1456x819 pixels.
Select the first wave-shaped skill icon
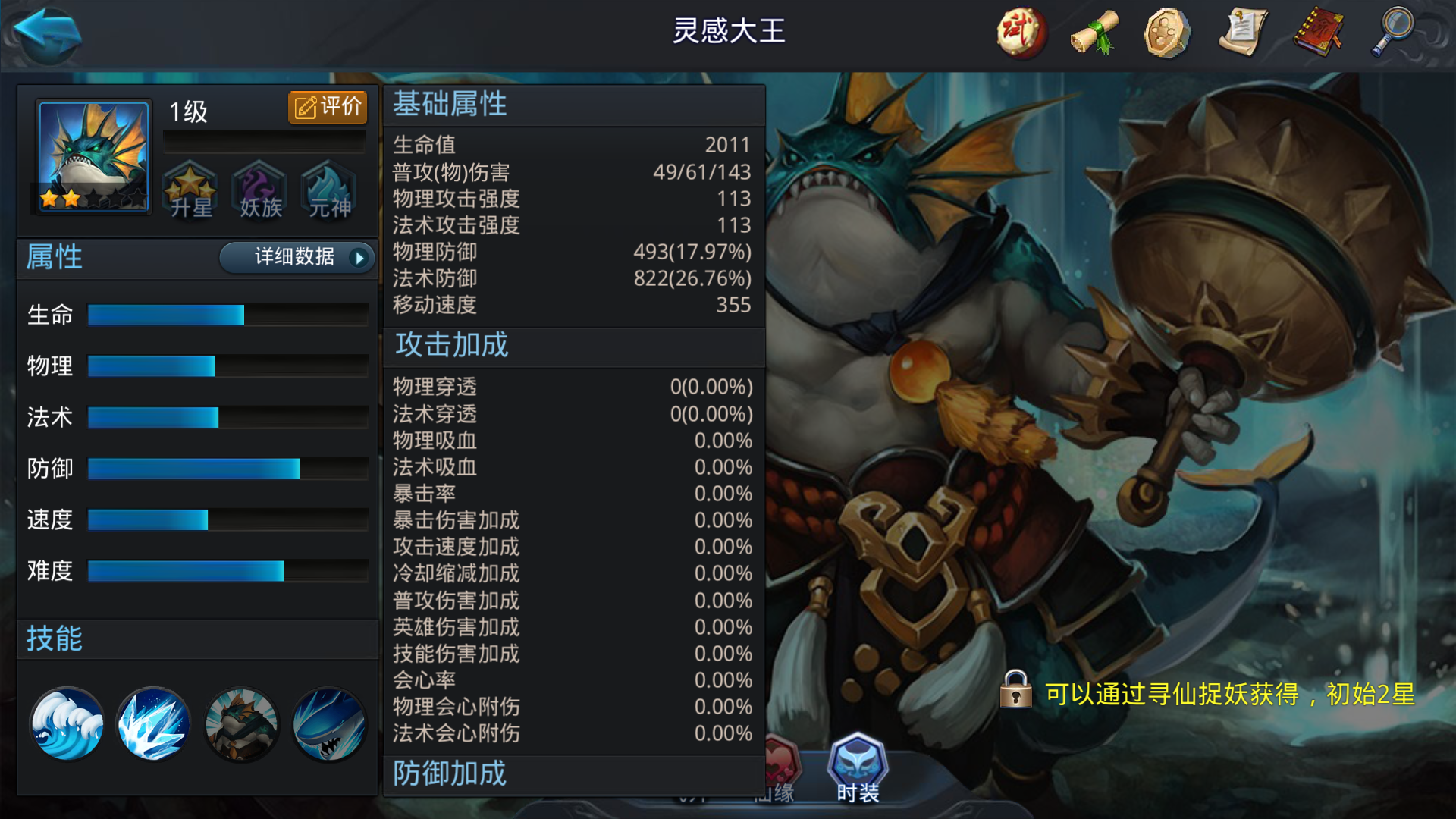(x=67, y=724)
